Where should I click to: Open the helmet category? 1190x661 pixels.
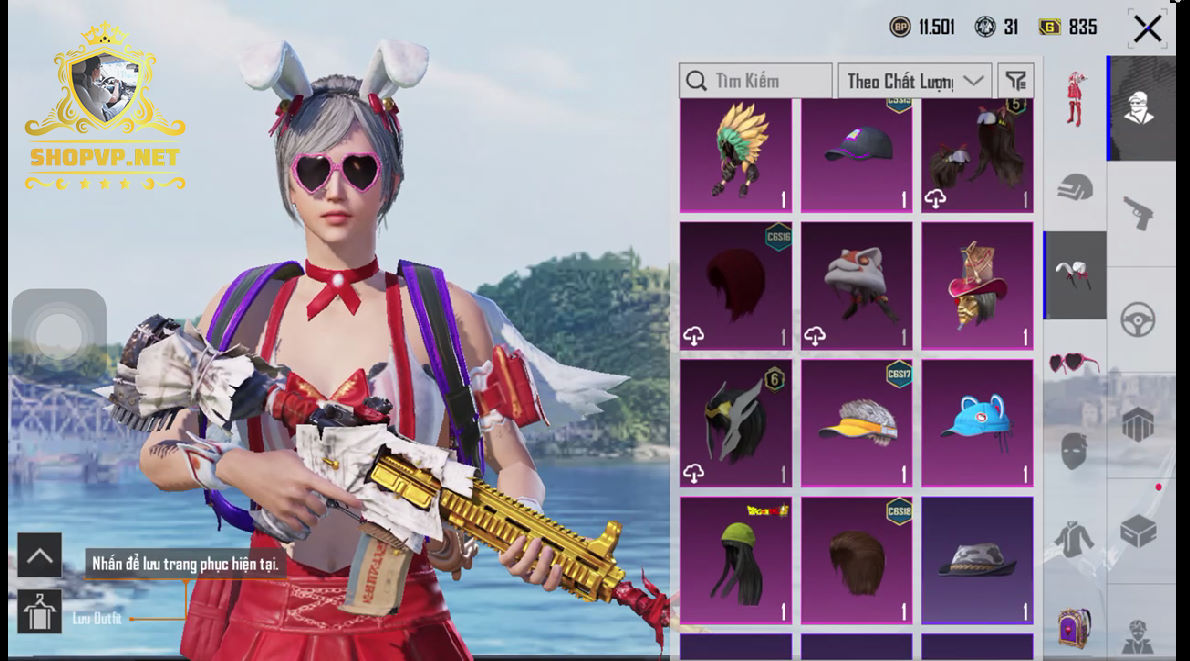(x=1074, y=186)
